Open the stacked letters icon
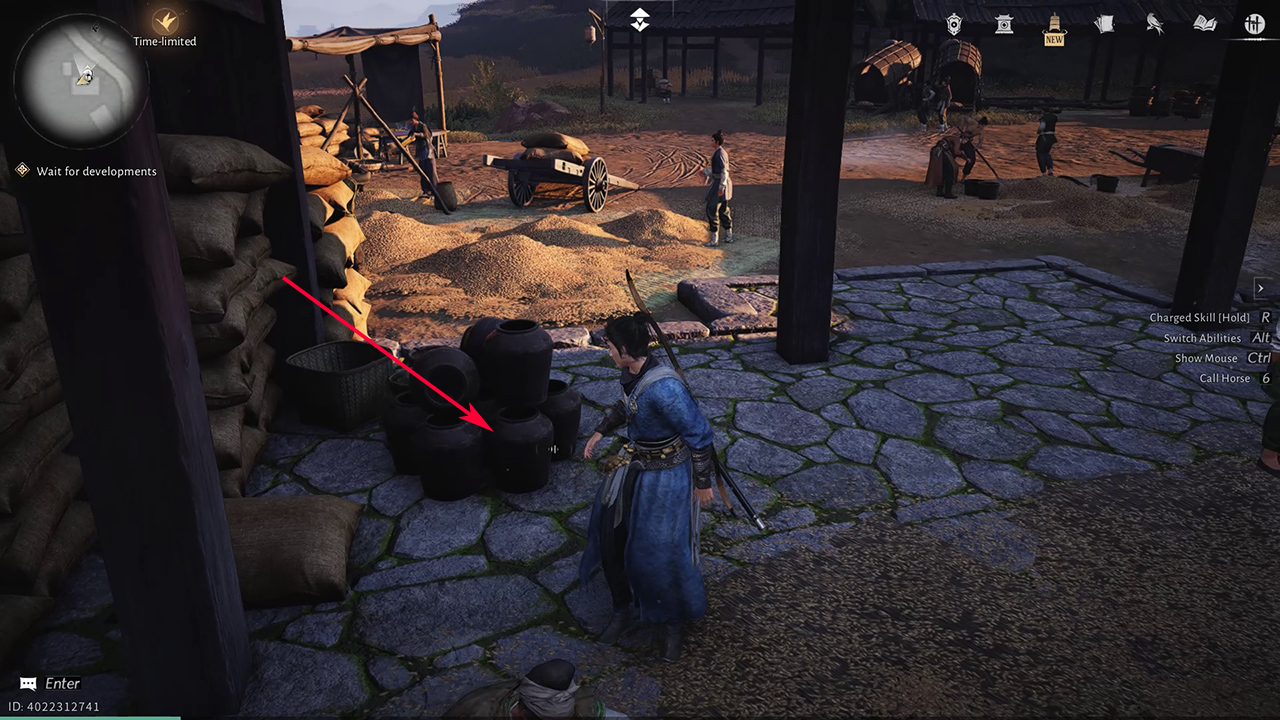 click(x=1104, y=24)
